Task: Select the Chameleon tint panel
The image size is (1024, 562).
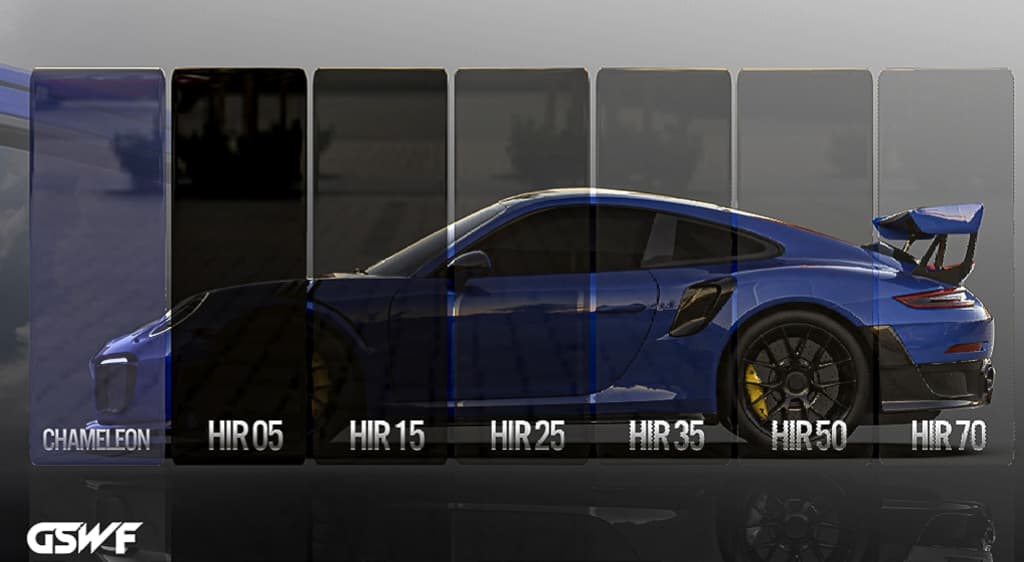Action: [x=97, y=265]
